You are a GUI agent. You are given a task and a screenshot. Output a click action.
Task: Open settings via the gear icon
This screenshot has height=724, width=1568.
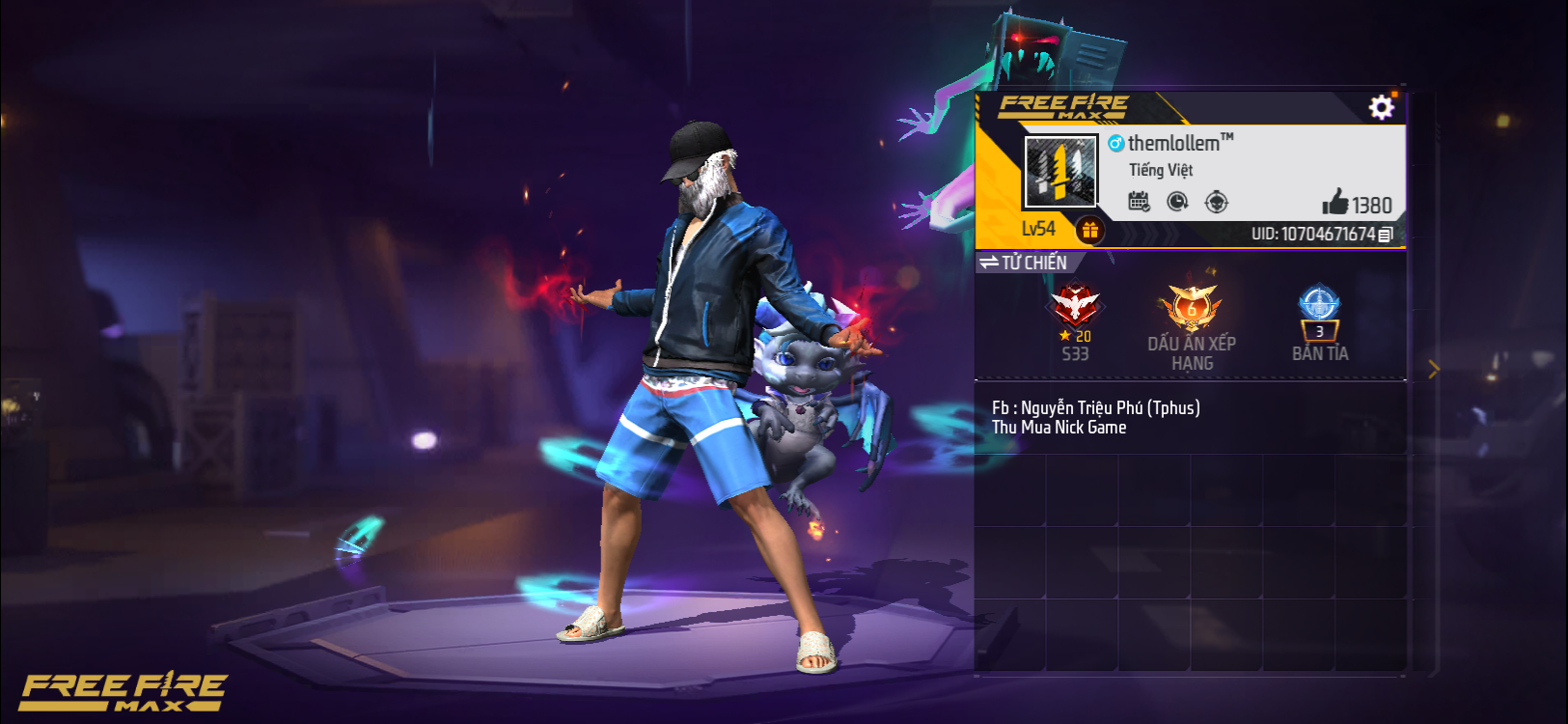pyautogui.click(x=1382, y=108)
